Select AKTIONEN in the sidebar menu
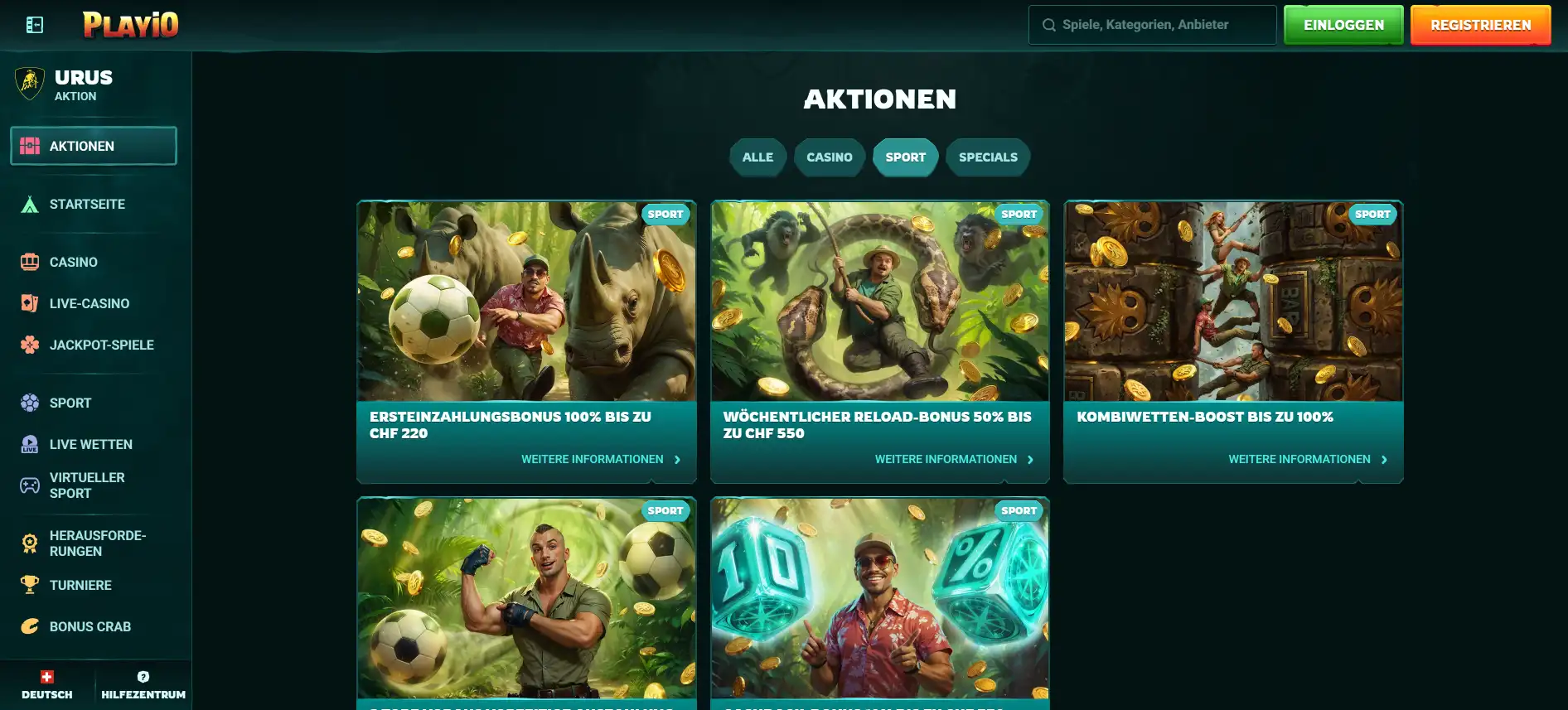 click(x=94, y=145)
